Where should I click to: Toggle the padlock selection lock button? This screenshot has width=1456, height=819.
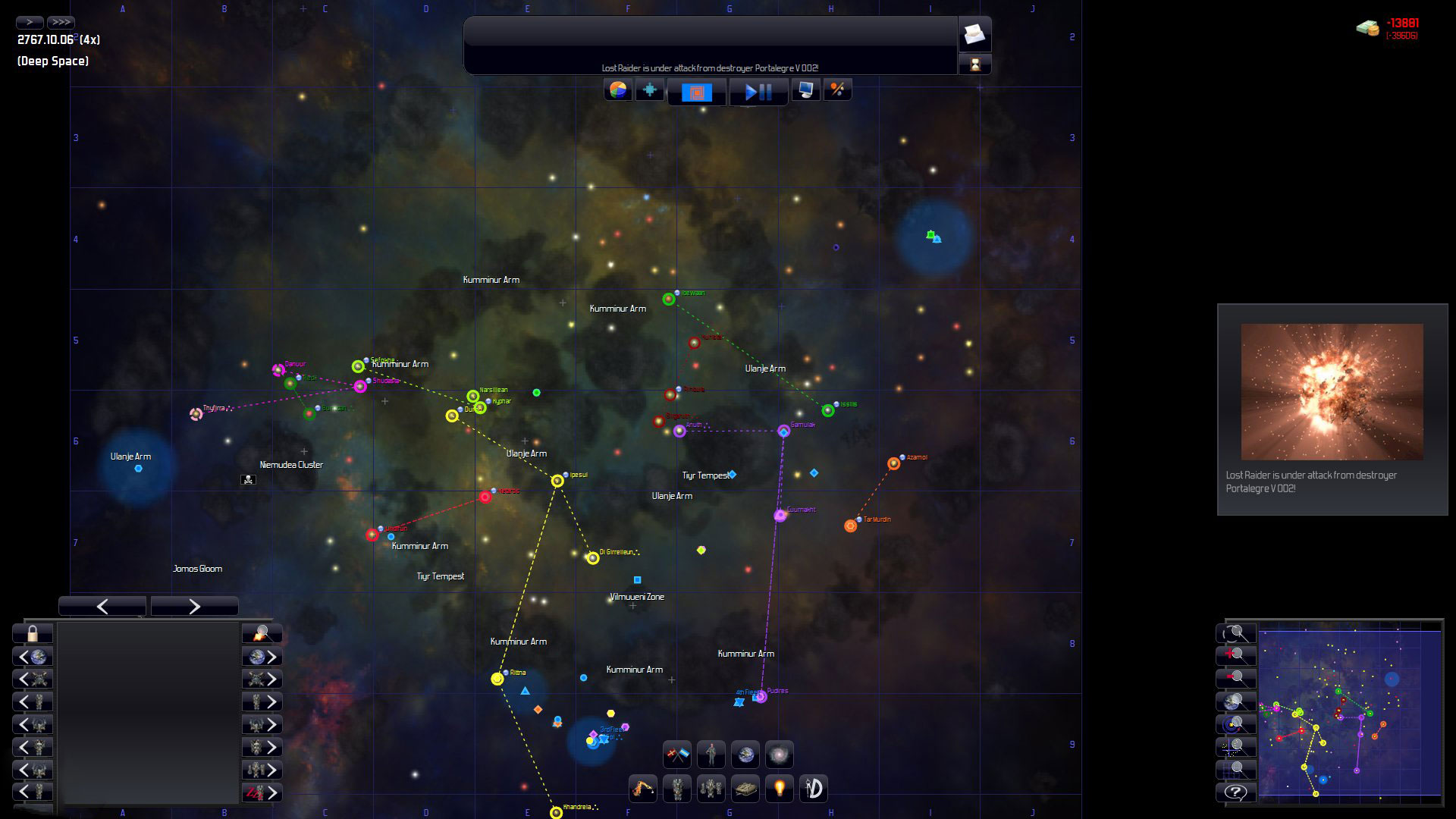point(33,633)
